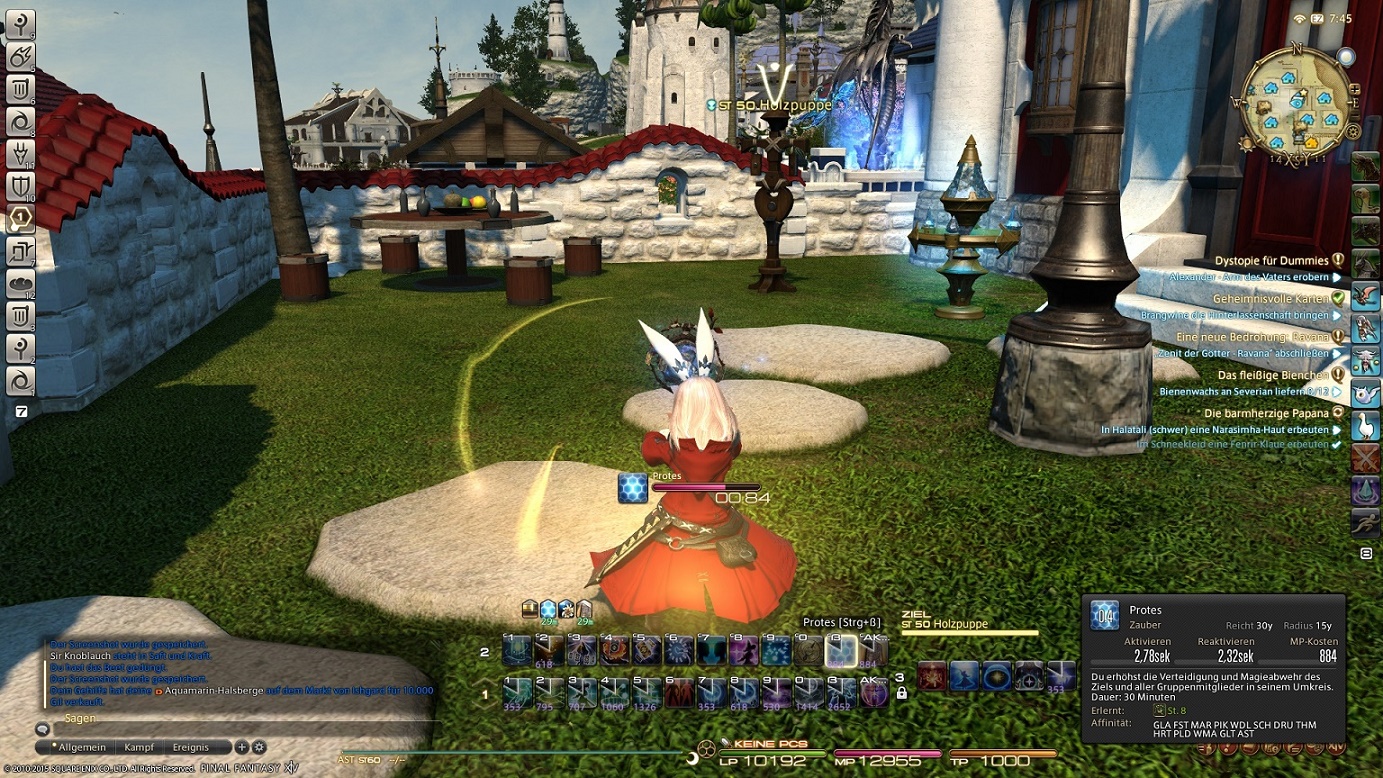Switch chat to the Kampf tab
The image size is (1383, 778).
tap(139, 747)
